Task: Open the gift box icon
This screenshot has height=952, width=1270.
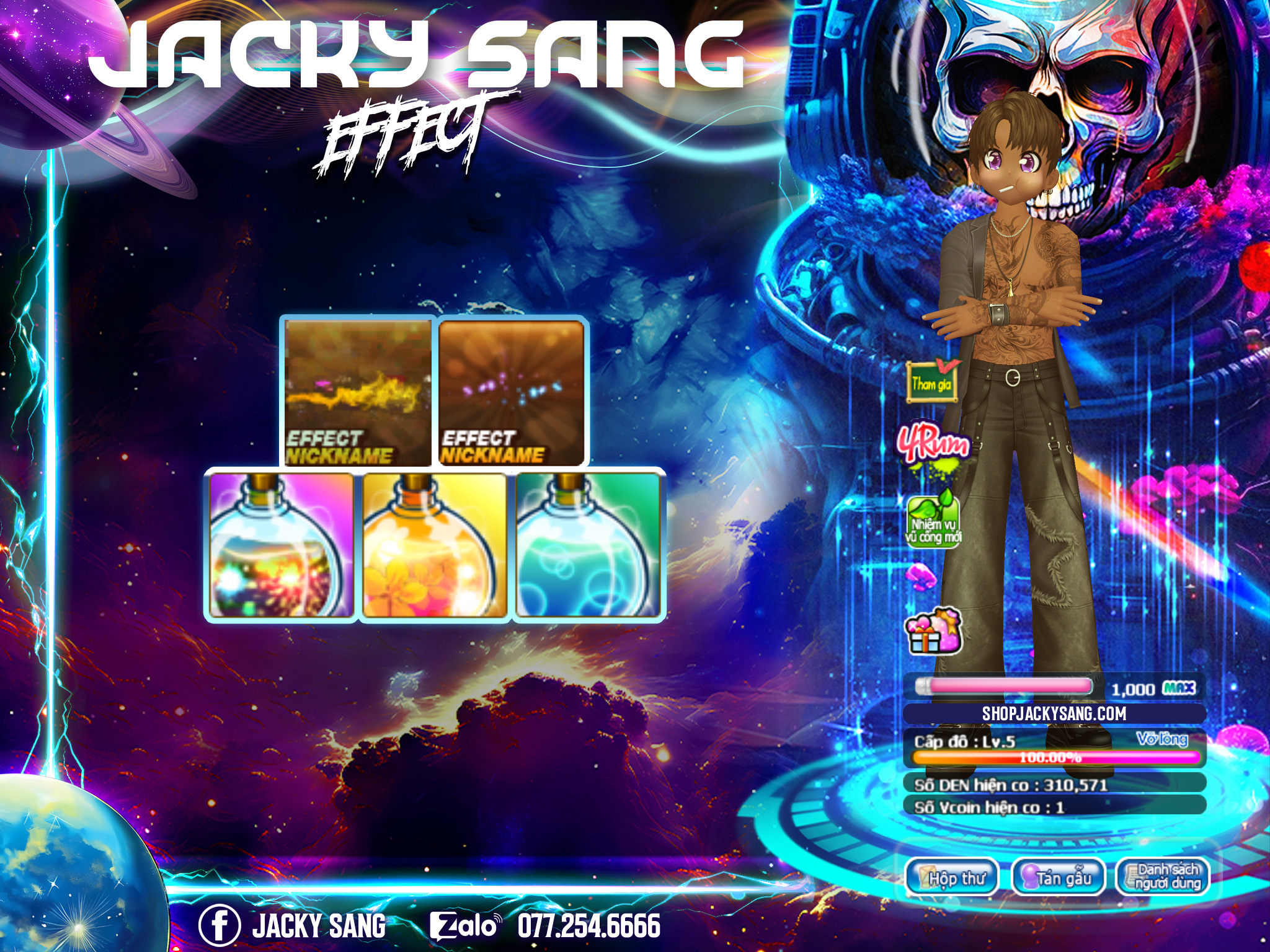Action: (x=933, y=632)
